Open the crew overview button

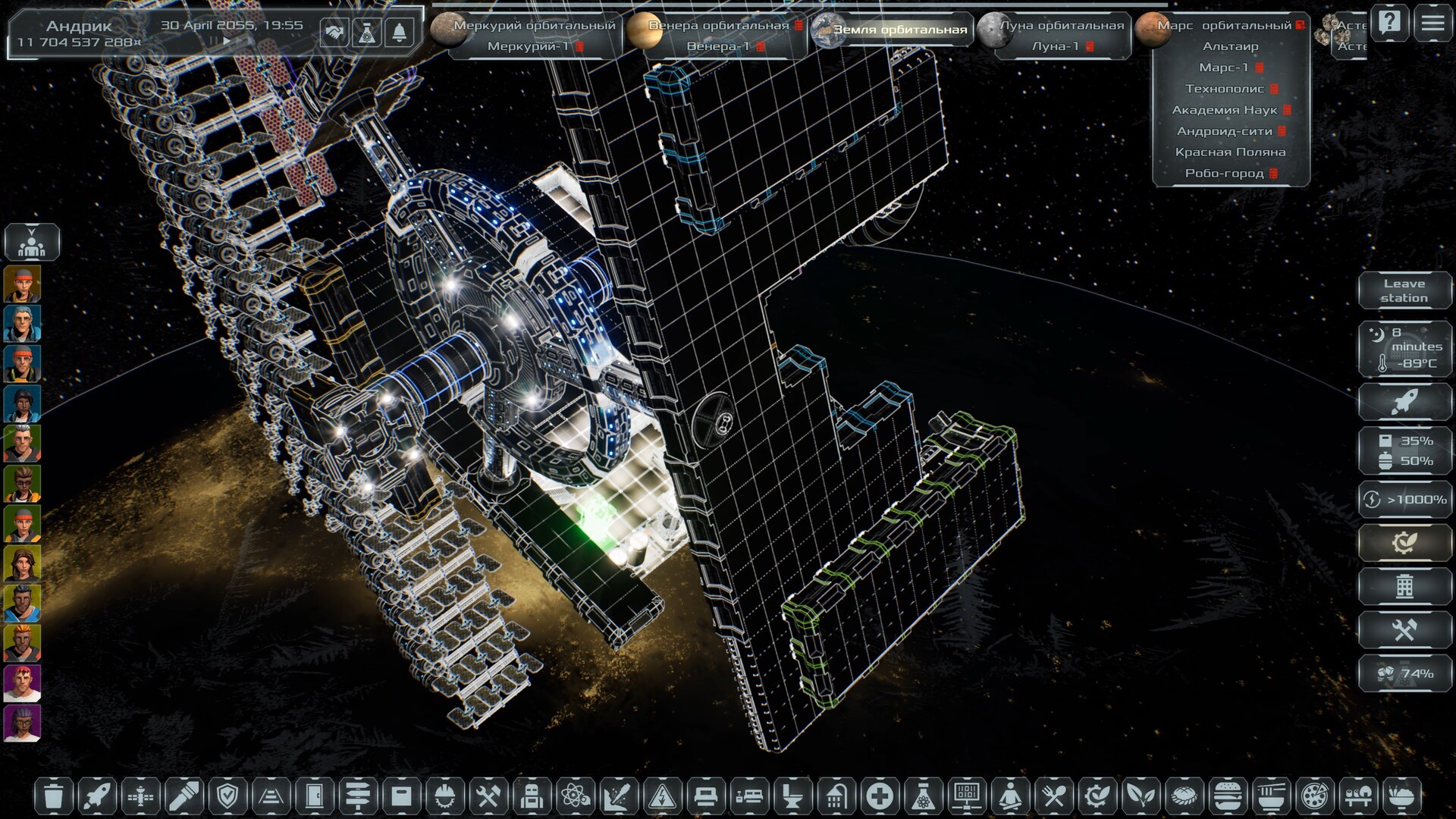click(31, 243)
